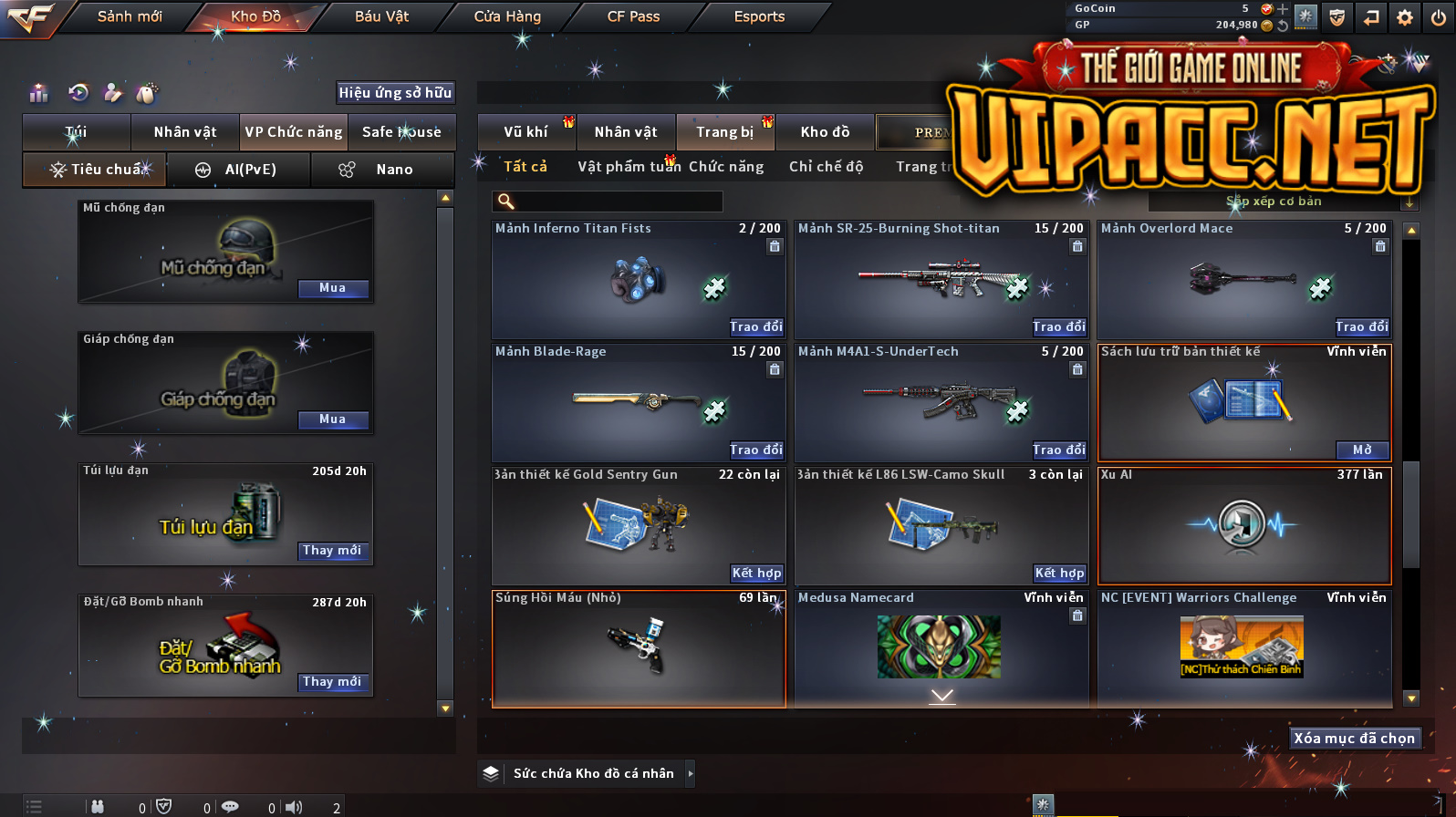Go to the Cửa Hàng shop

507,16
